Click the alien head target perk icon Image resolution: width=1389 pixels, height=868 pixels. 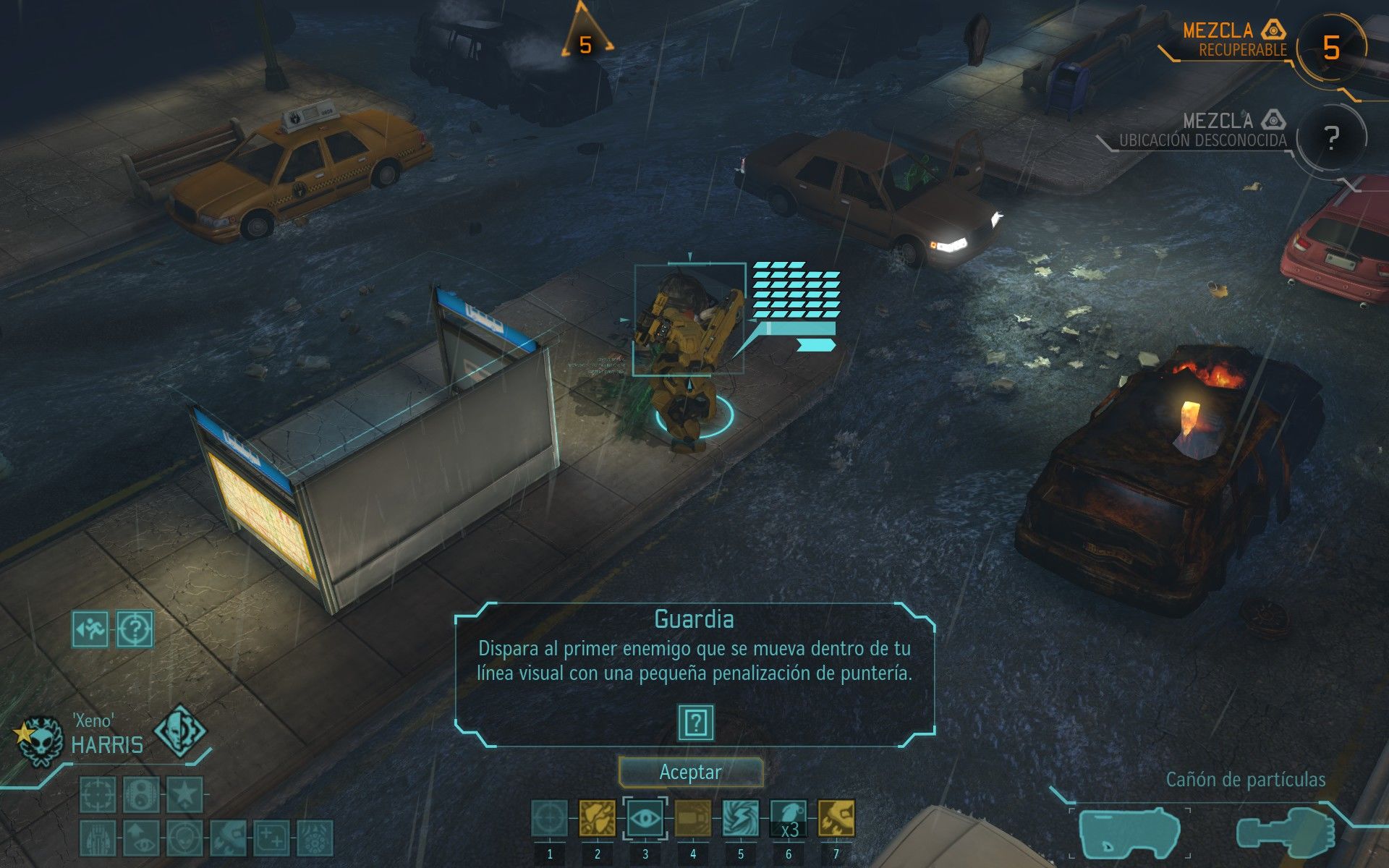pyautogui.click(x=184, y=838)
